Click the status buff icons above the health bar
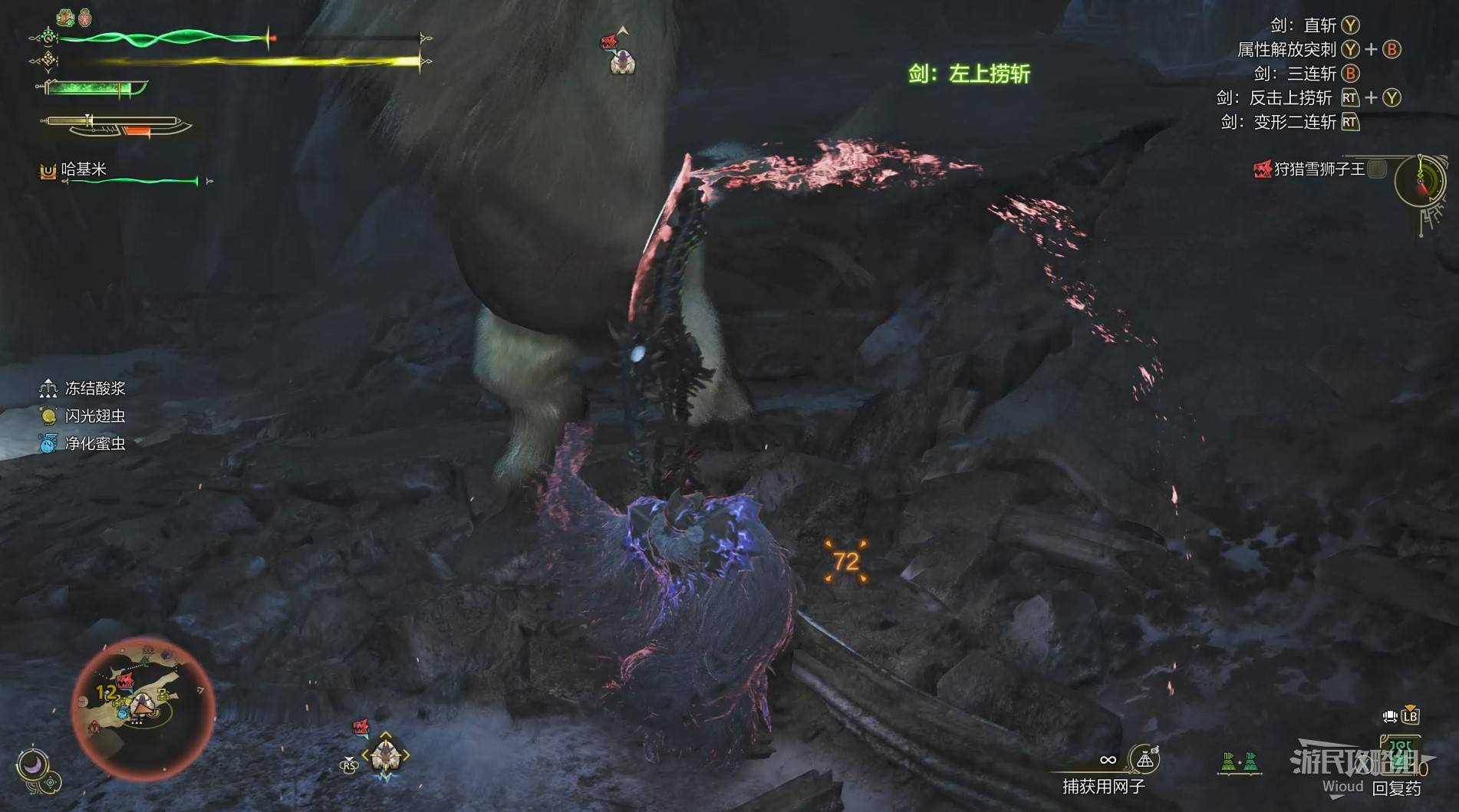The height and width of the screenshot is (812, 1459). click(75, 16)
